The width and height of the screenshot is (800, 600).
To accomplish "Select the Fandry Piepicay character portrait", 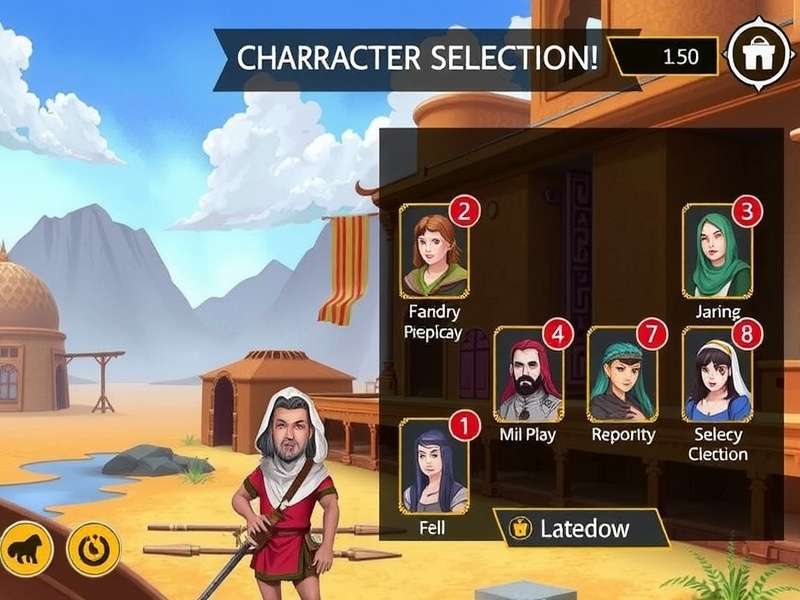I will tap(434, 250).
